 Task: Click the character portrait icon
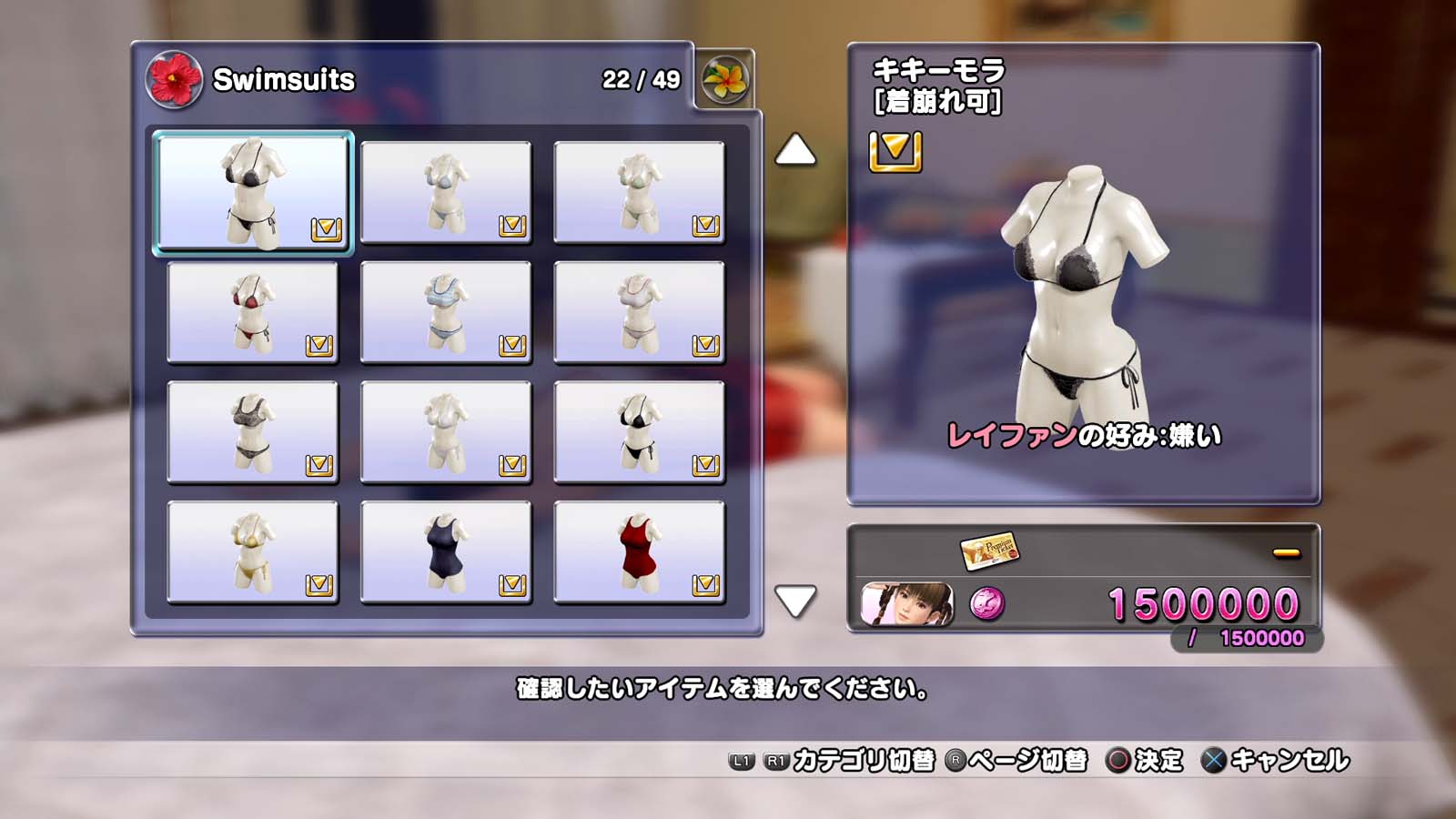[907, 604]
